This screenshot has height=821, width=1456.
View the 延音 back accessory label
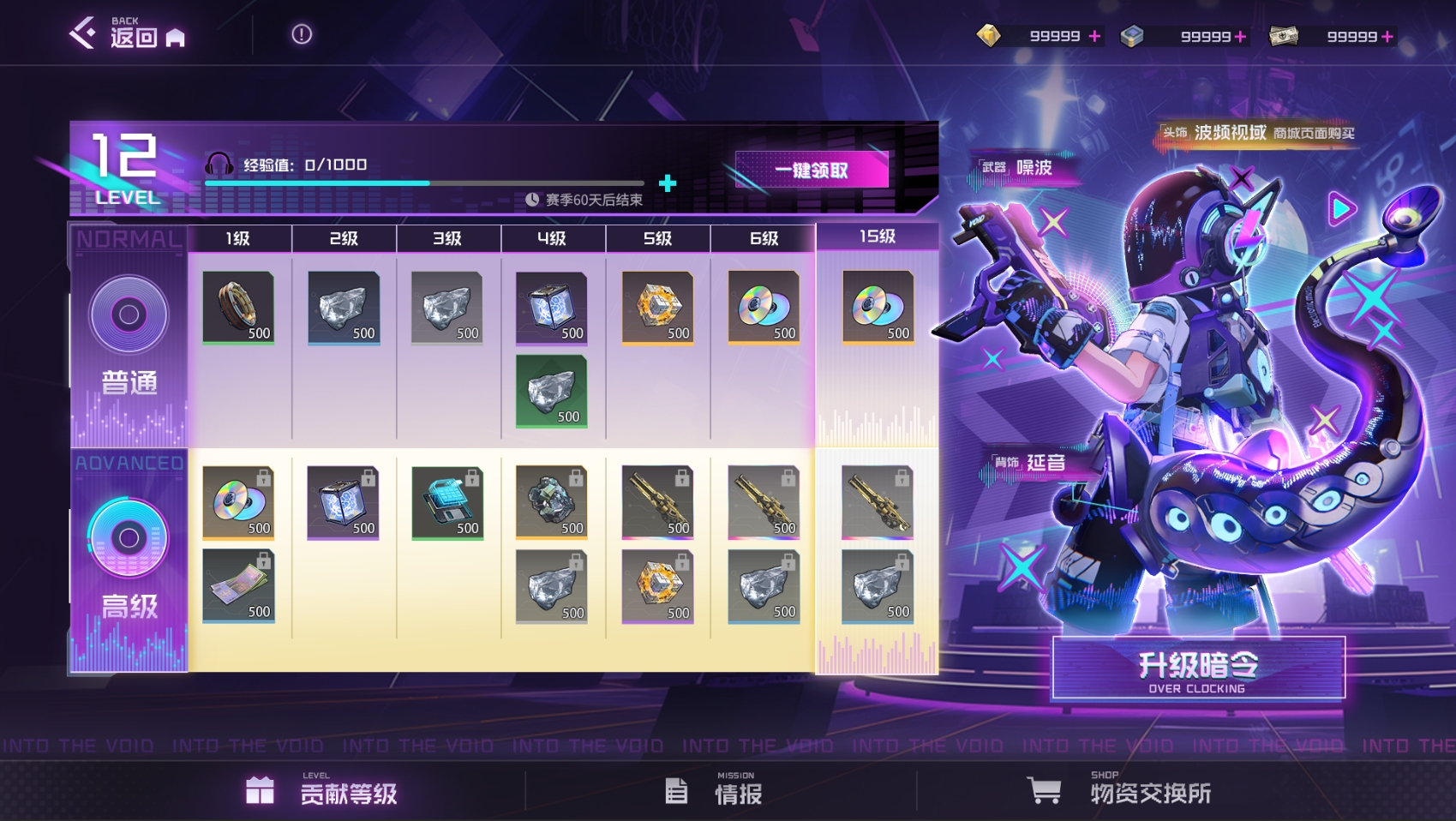point(1029,463)
